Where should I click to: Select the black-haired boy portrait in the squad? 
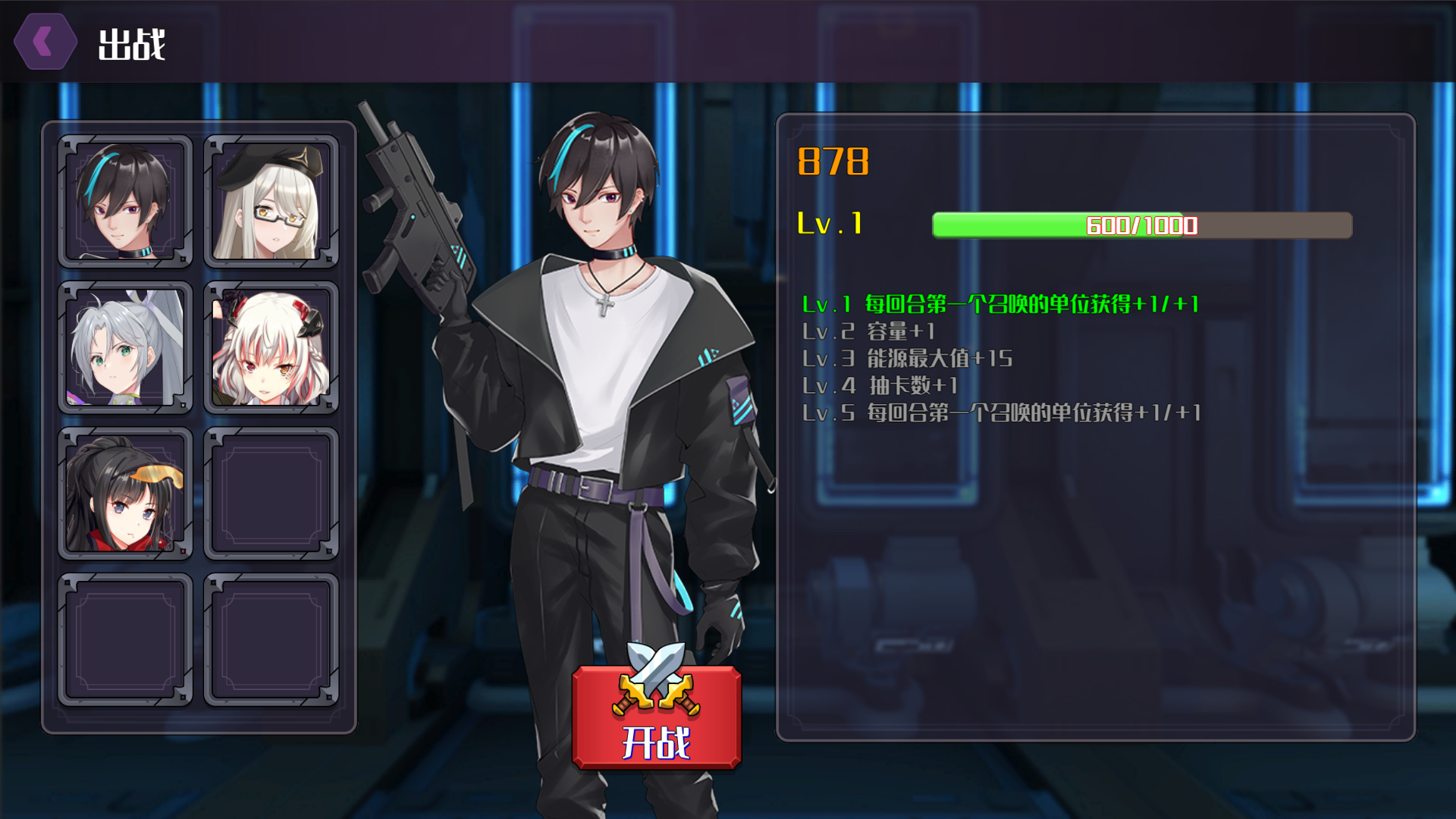pyautogui.click(x=126, y=199)
